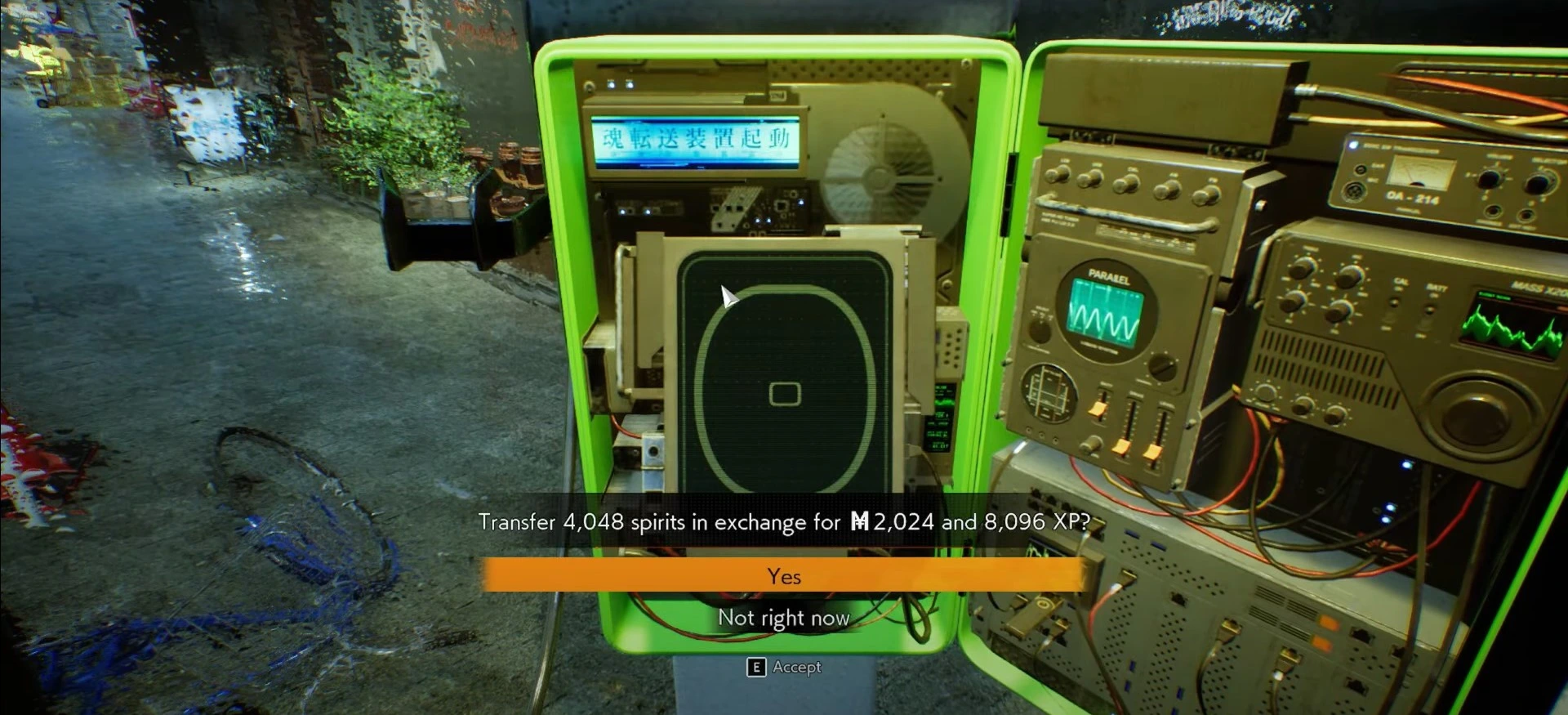
Task: Choose "Not right now" to decline the exchange
Action: [782, 618]
